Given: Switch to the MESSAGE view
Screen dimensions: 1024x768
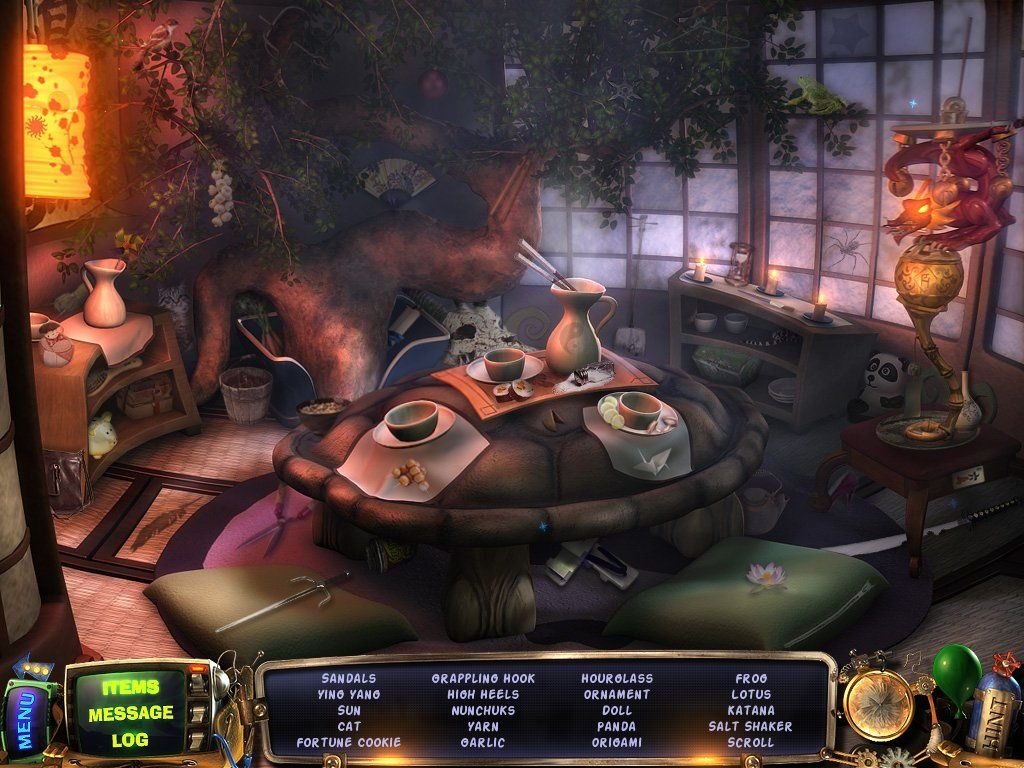Looking at the screenshot, I should (130, 713).
